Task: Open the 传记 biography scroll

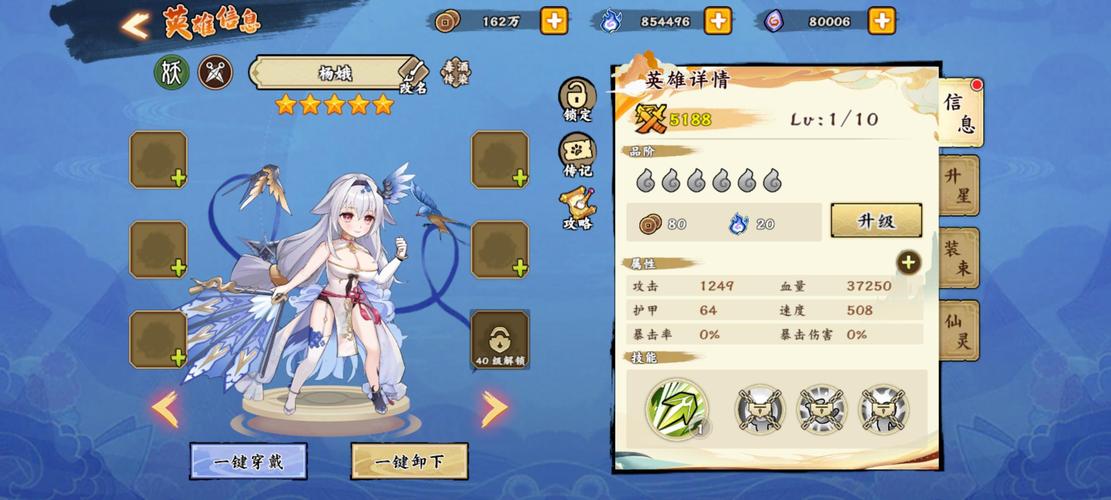Action: click(x=577, y=154)
